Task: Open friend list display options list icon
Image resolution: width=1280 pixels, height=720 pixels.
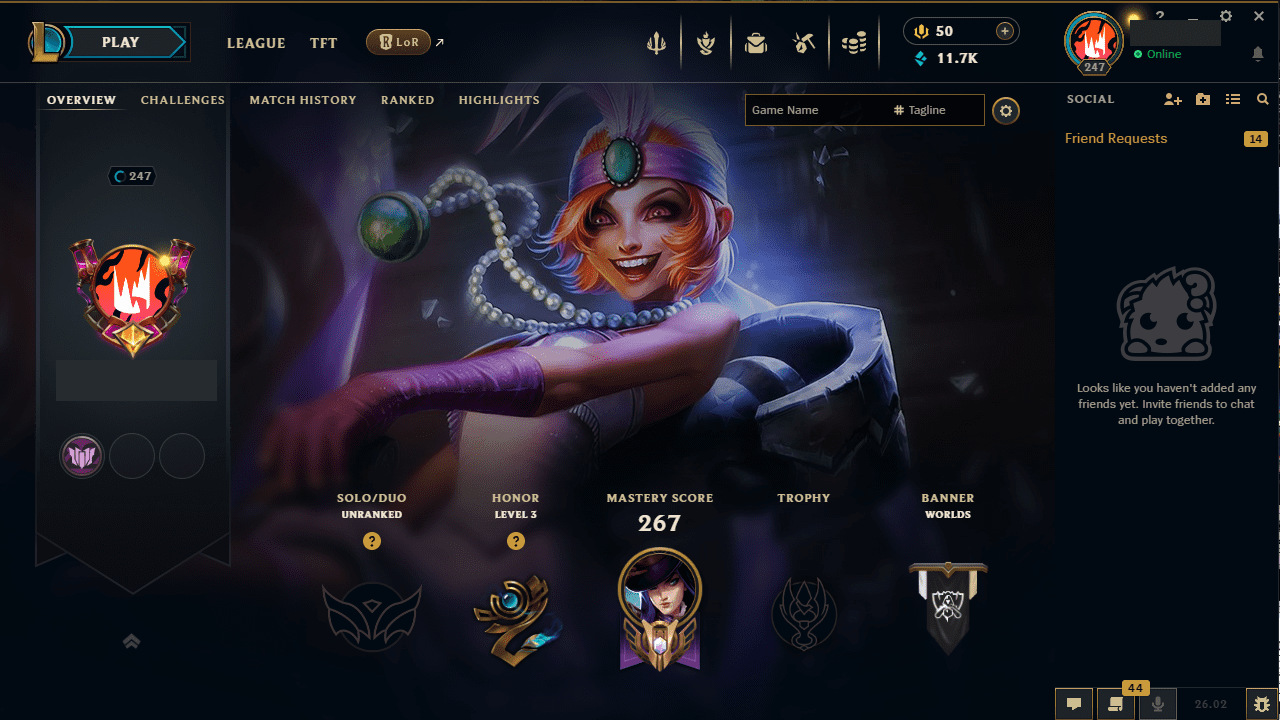Action: (1233, 99)
